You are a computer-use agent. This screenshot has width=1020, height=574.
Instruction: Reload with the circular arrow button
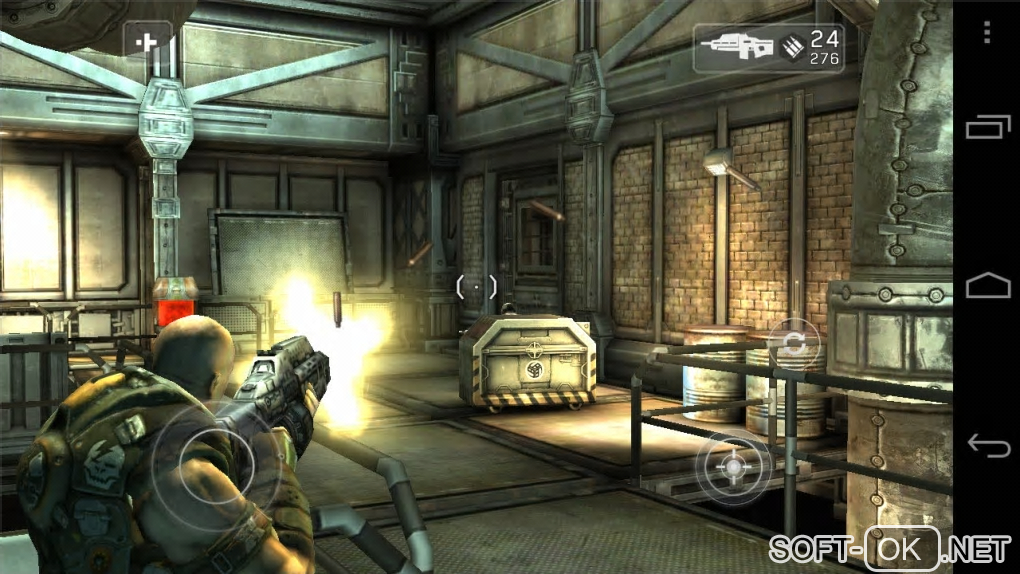(x=793, y=345)
